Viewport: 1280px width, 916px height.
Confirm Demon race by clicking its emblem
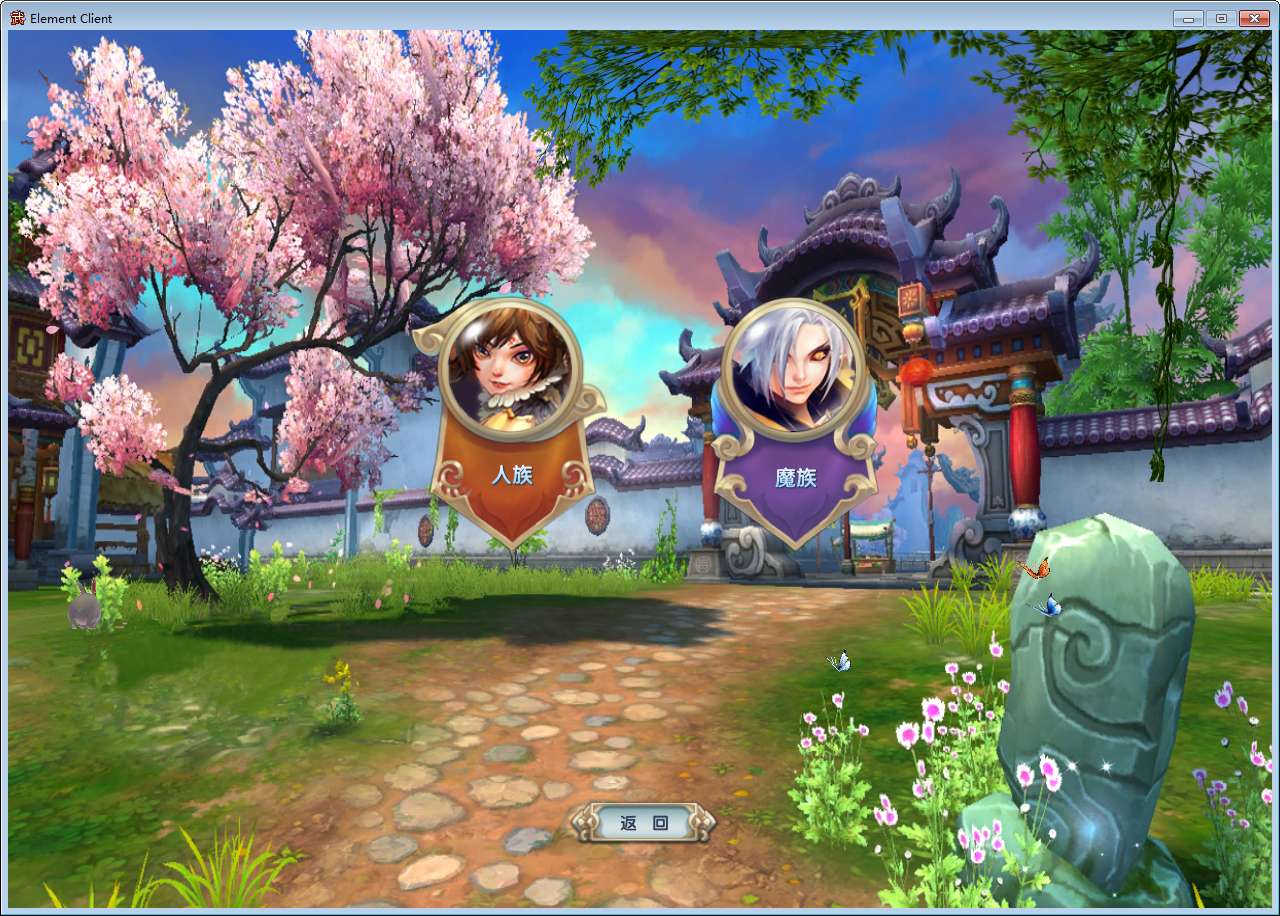795,400
